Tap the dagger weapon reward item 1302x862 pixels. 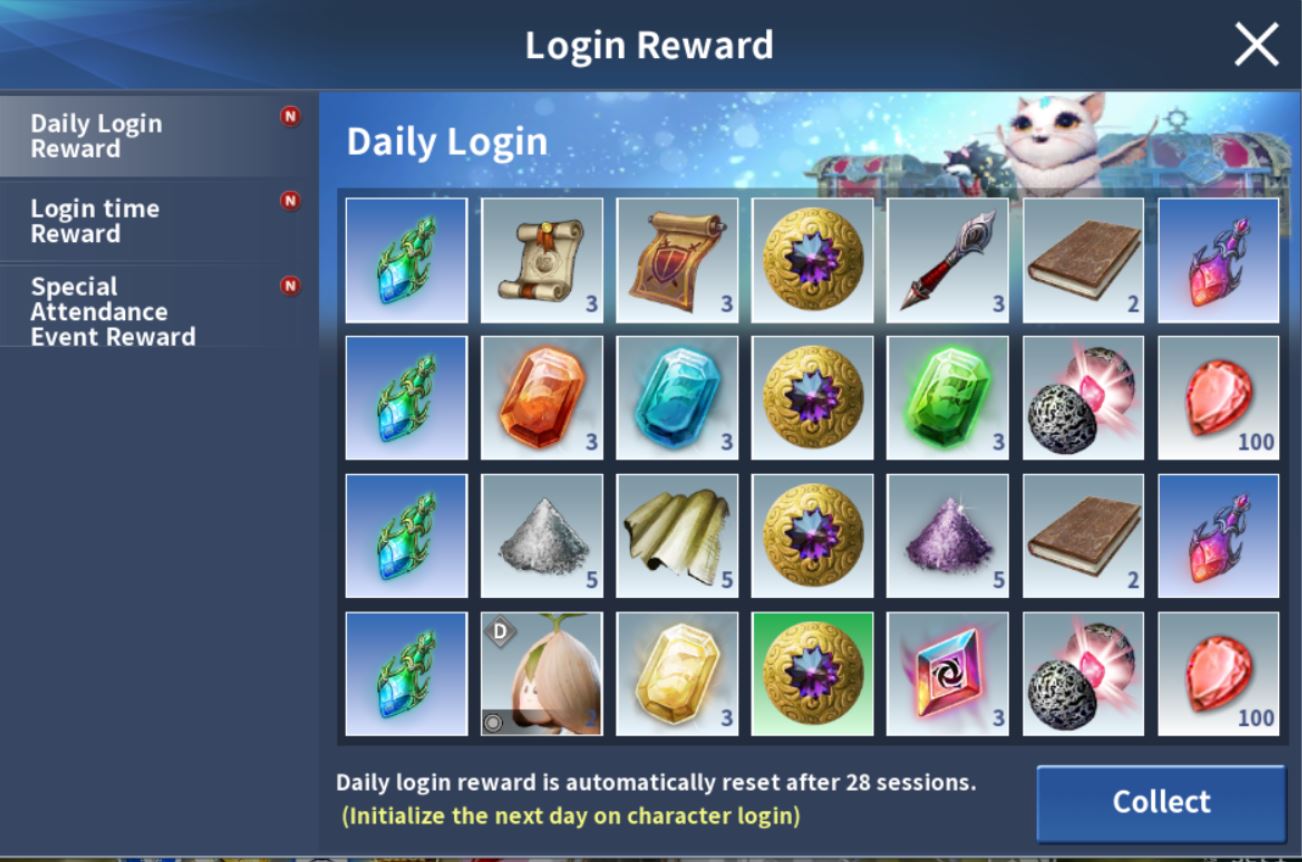[x=946, y=260]
